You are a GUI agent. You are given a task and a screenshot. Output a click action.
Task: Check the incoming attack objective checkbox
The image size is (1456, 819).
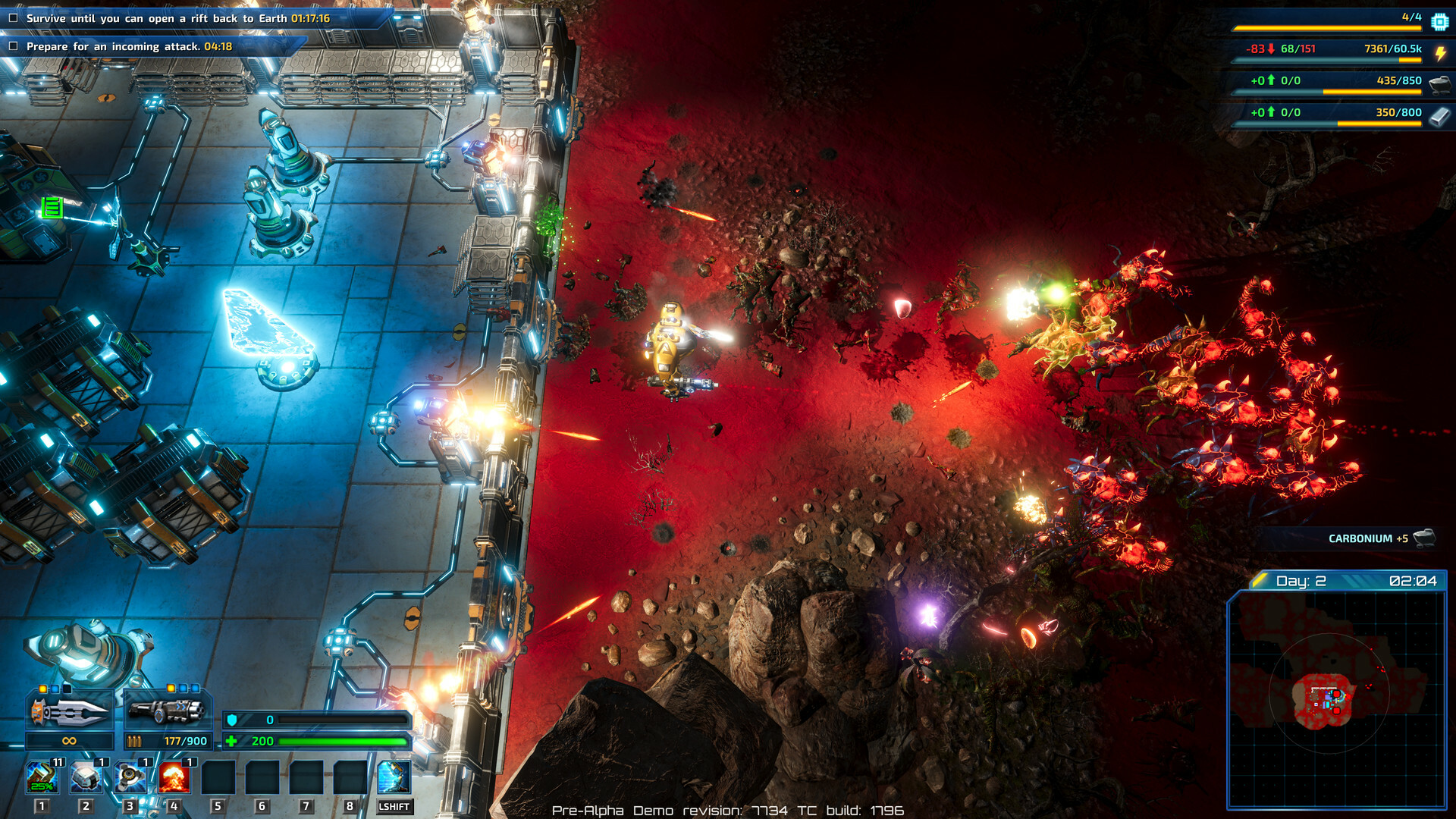[x=12, y=45]
